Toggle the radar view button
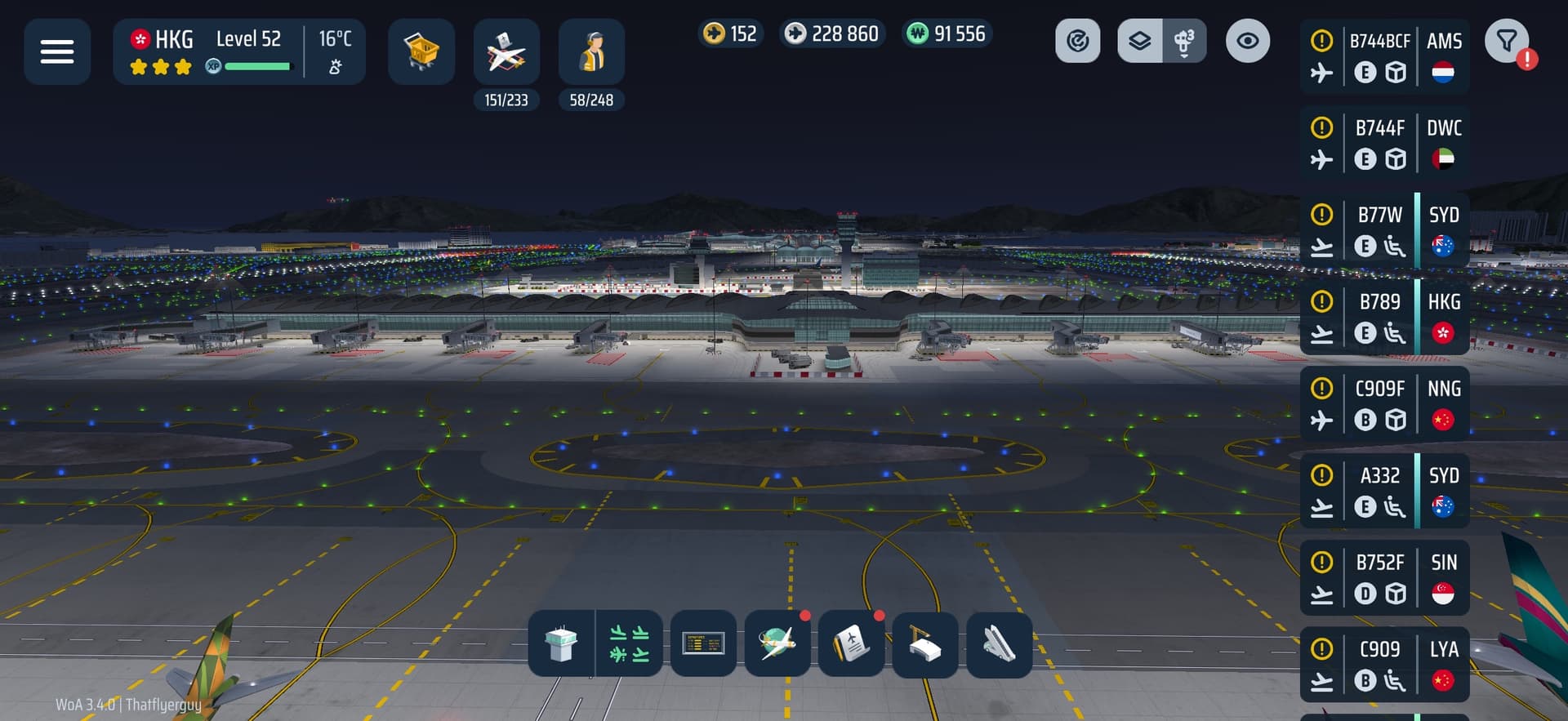This screenshot has height=721, width=1568. pyautogui.click(x=1077, y=41)
